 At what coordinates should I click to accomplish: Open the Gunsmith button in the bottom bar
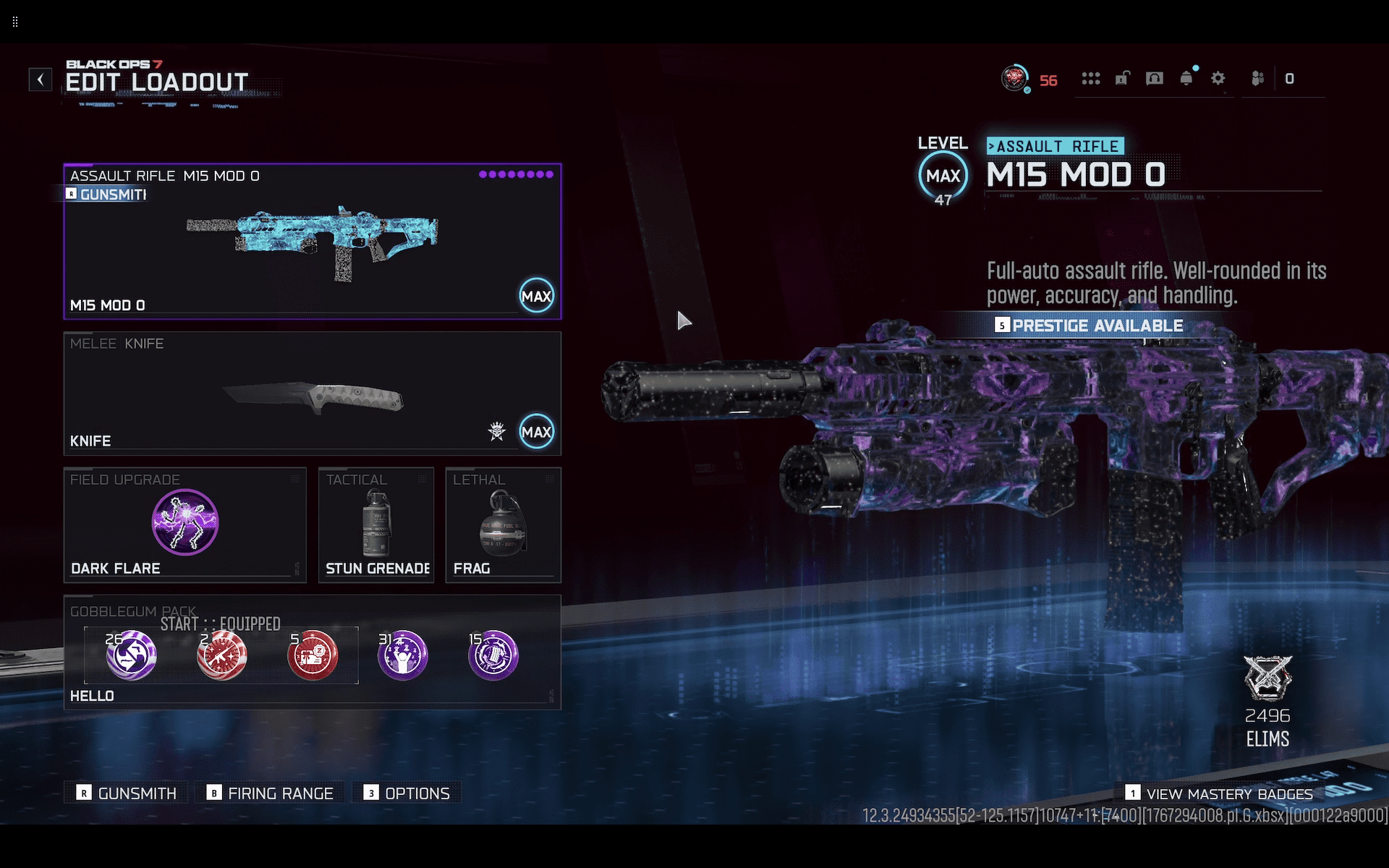[x=127, y=793]
